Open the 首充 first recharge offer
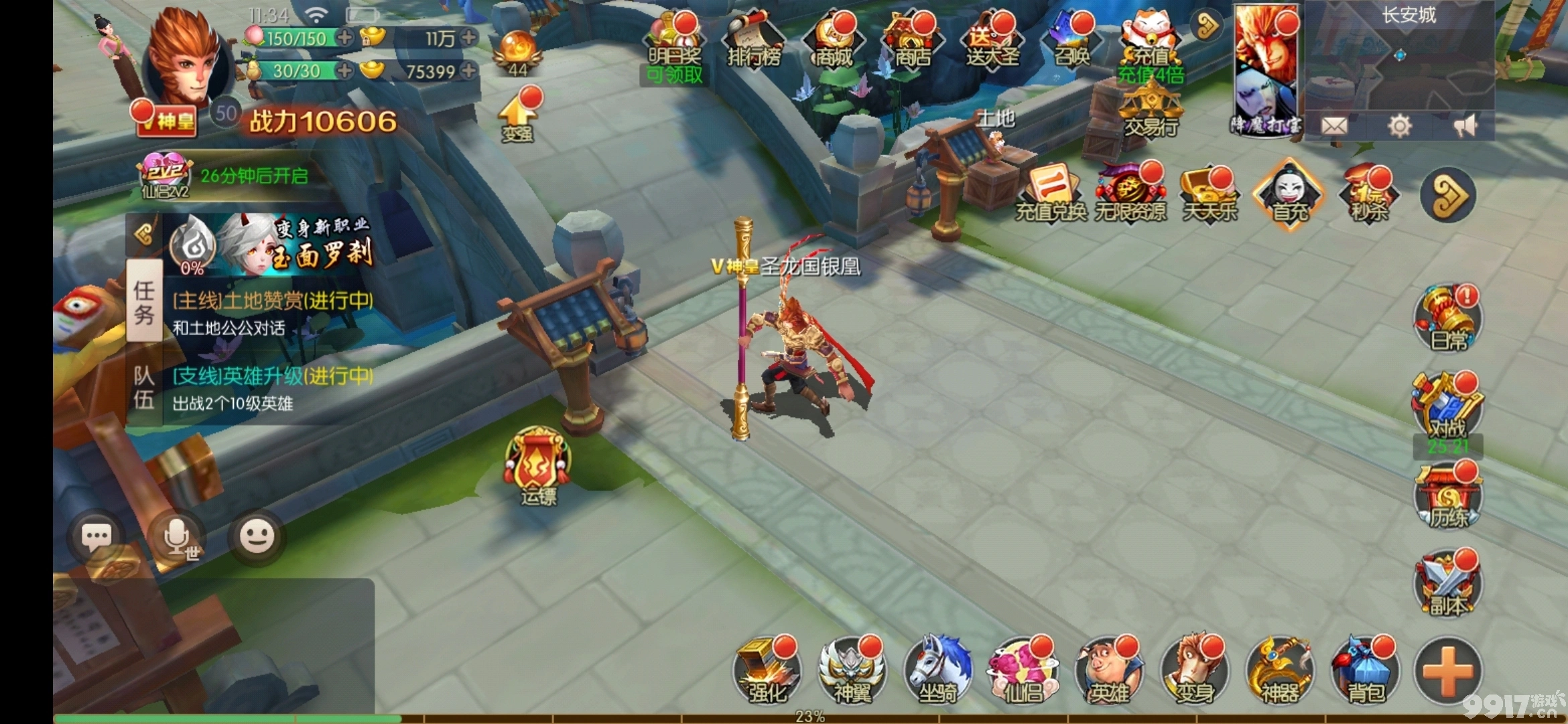Screen dimensions: 1568x724 coord(1290,194)
